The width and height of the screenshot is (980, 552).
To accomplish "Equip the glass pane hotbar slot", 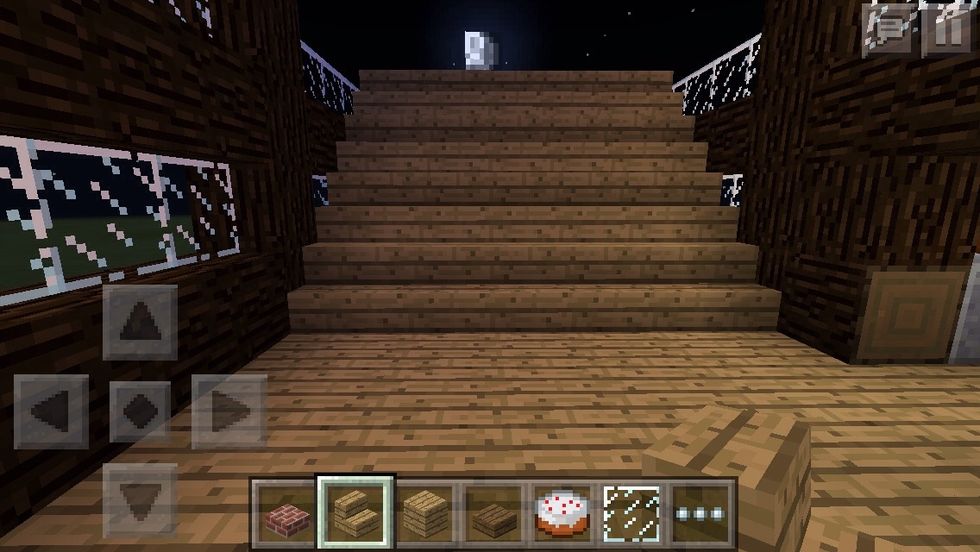I will coord(632,510).
